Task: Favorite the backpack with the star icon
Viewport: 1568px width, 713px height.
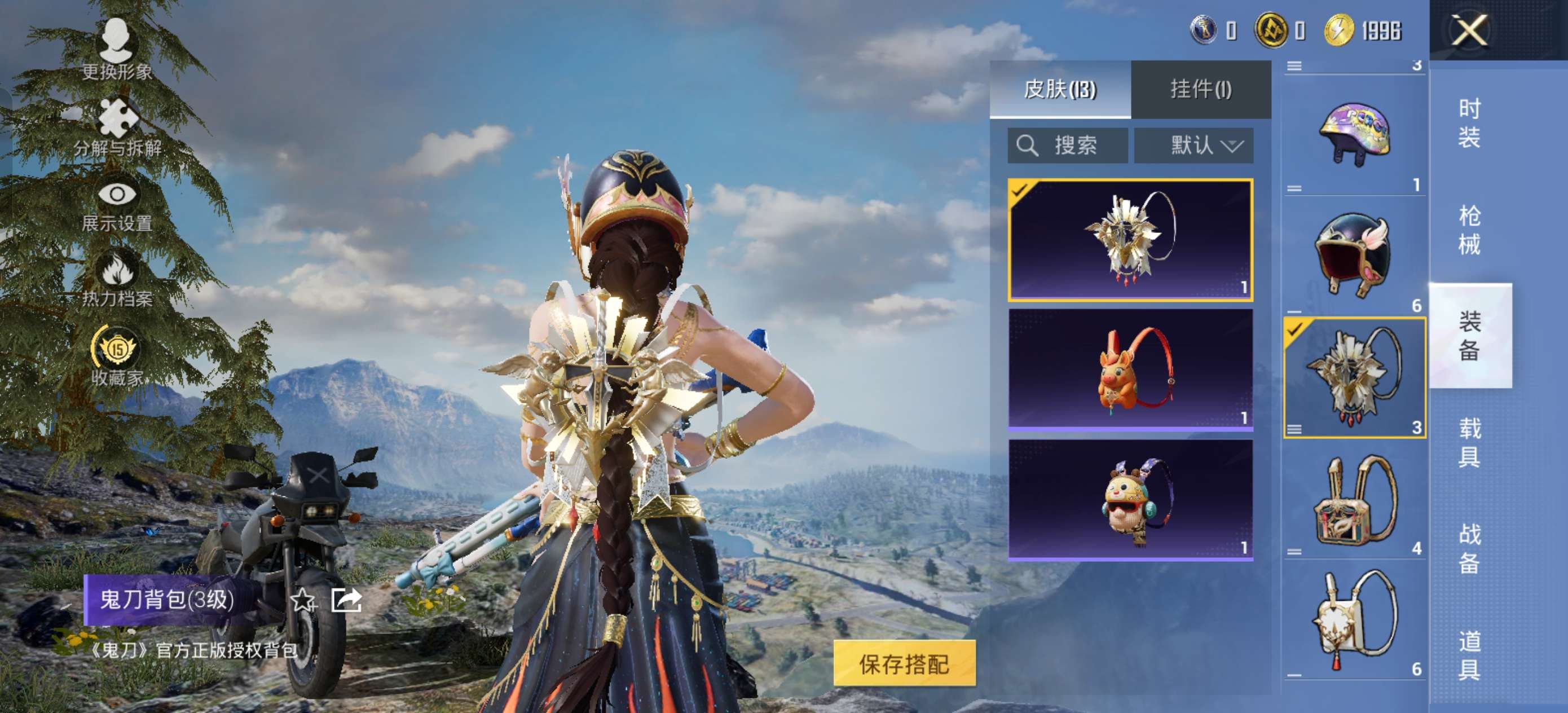Action: [x=302, y=600]
